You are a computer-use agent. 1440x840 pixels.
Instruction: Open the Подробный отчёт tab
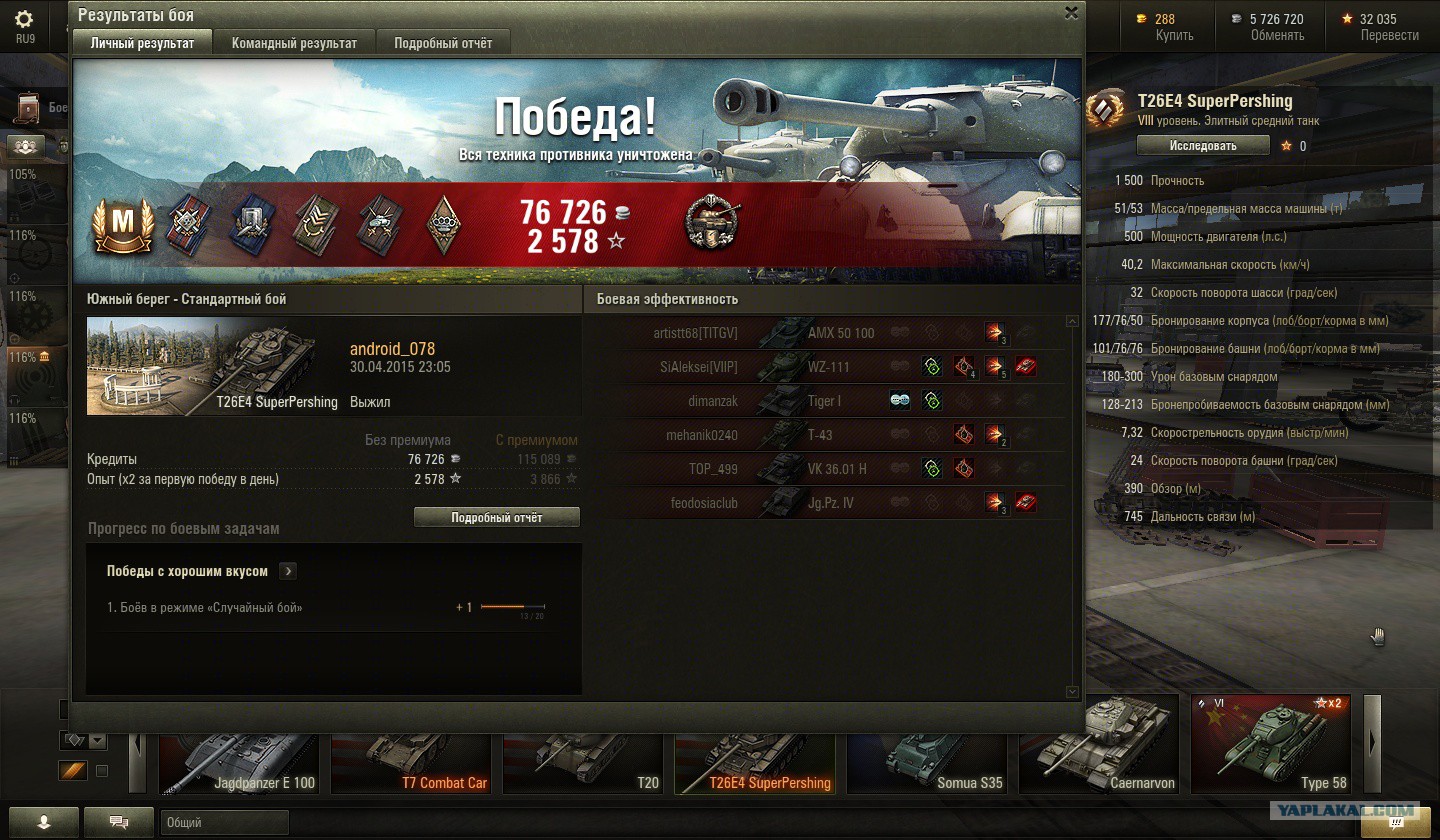tap(442, 44)
